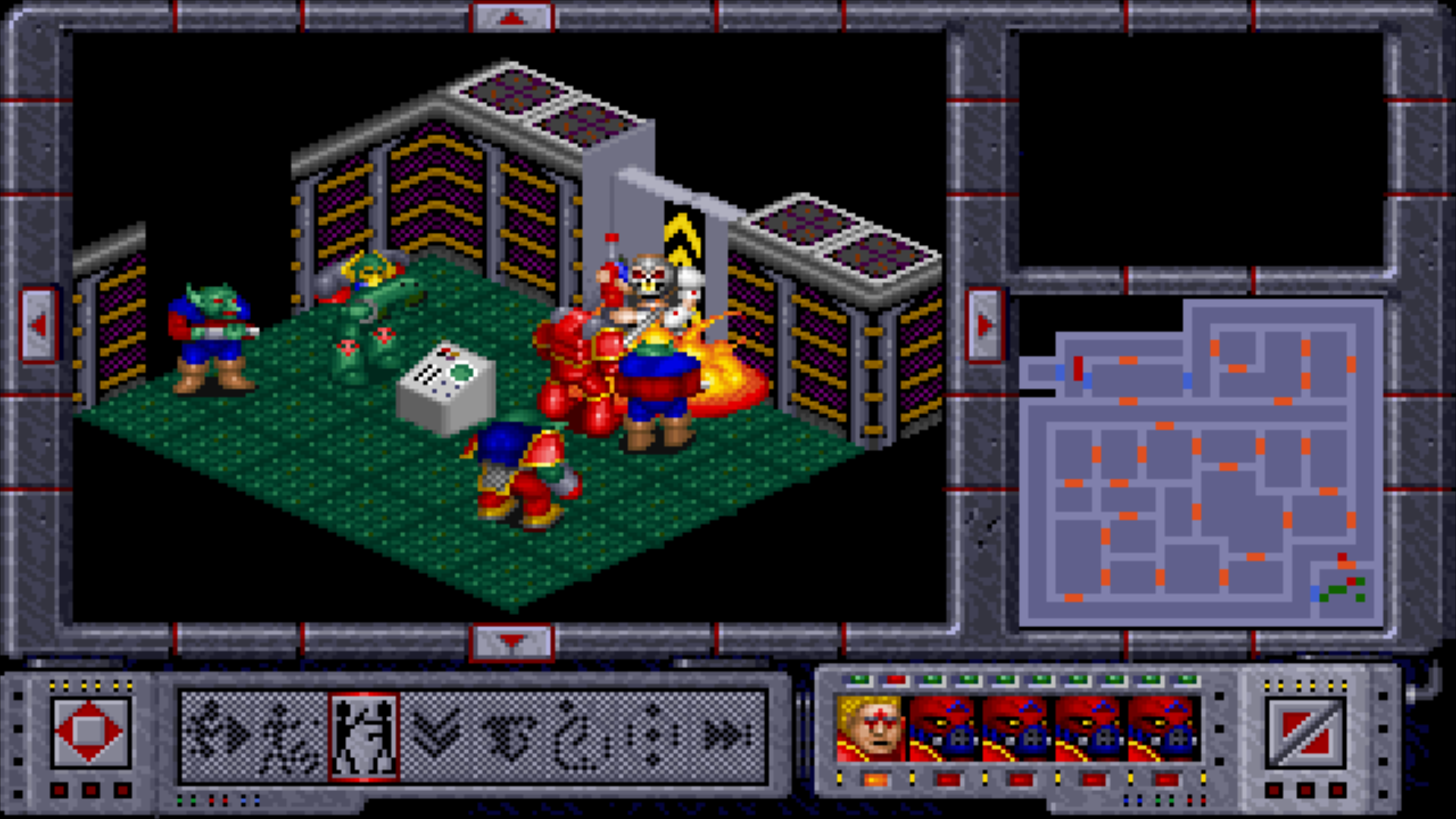Toggle the green LED above the blonde soldier's portrait
This screenshot has height=819, width=1456.
click(x=859, y=680)
